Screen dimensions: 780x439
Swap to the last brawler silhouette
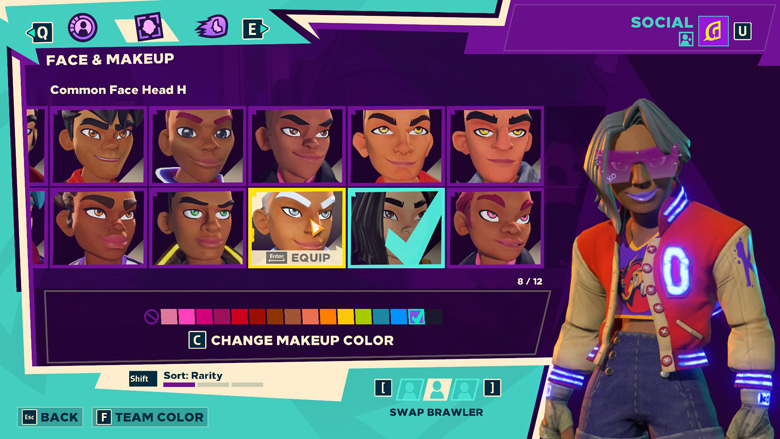point(465,388)
